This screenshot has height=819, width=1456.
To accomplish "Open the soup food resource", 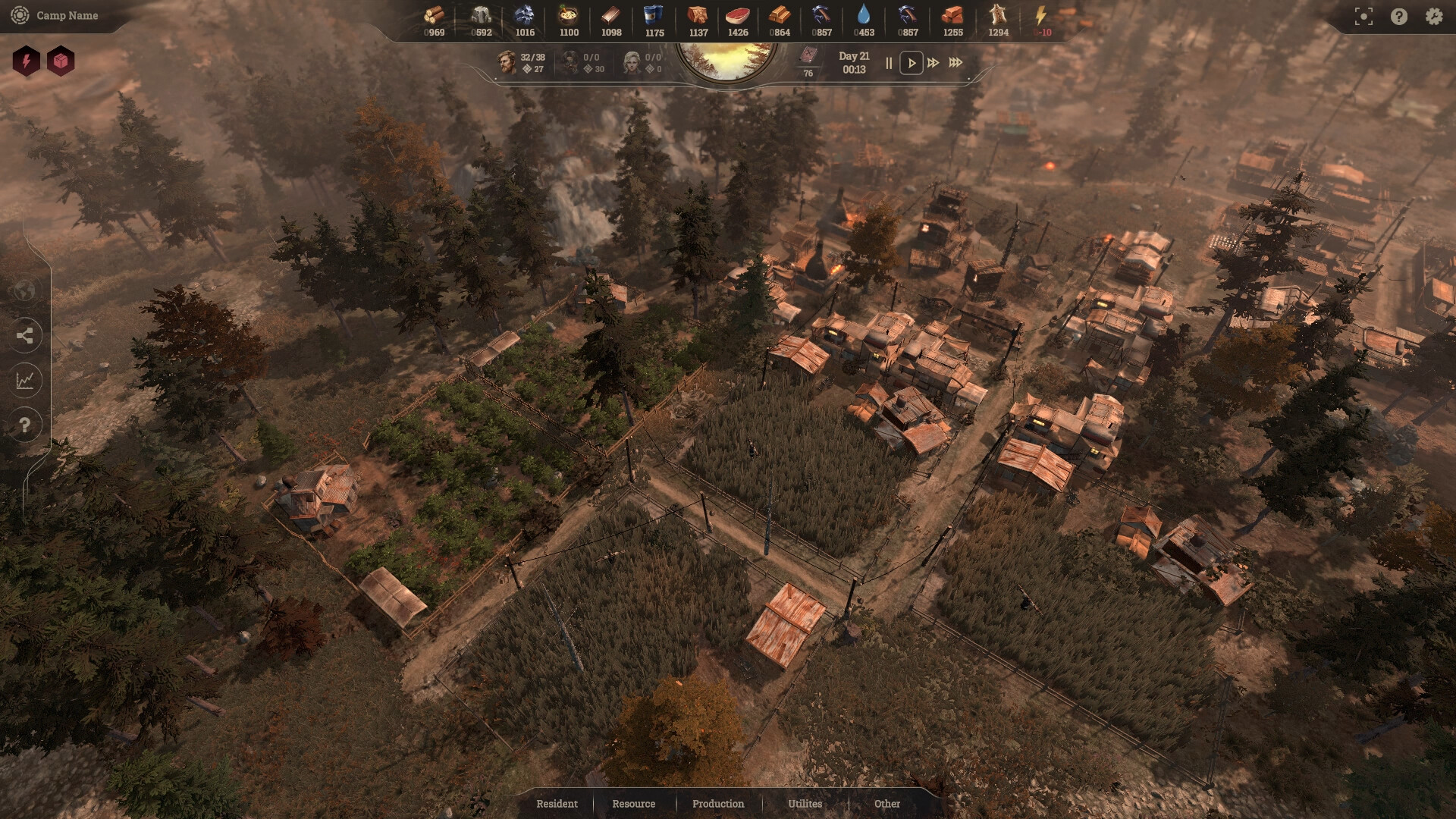I will [x=569, y=15].
